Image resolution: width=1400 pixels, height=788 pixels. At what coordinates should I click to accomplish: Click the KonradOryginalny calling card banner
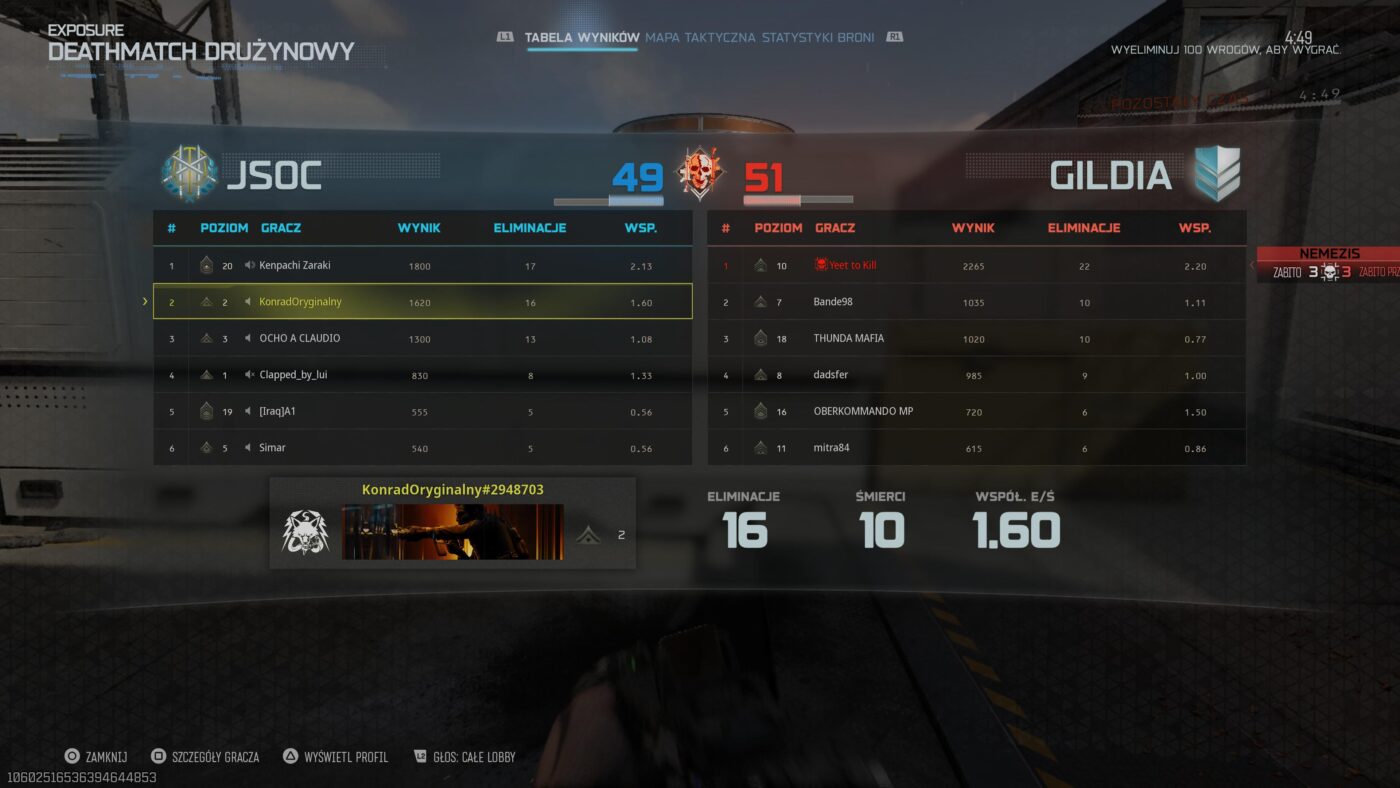452,532
